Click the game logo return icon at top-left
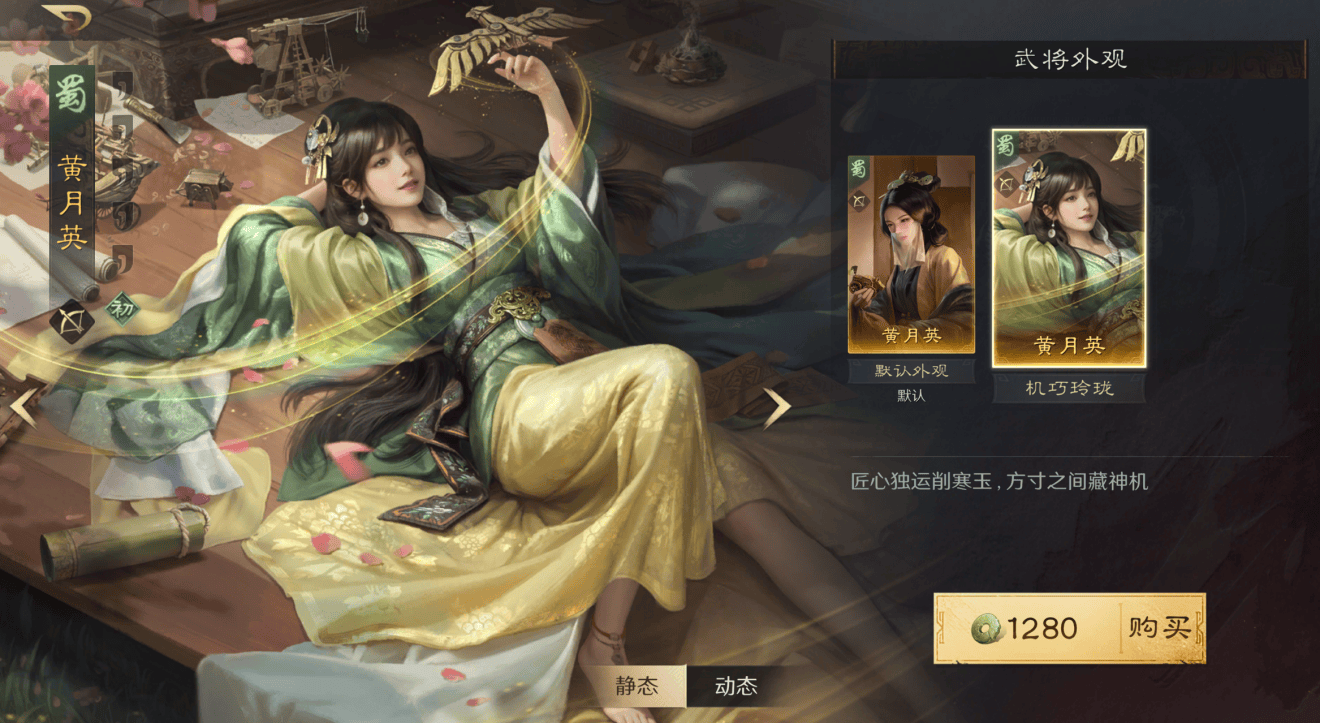 pos(67,18)
